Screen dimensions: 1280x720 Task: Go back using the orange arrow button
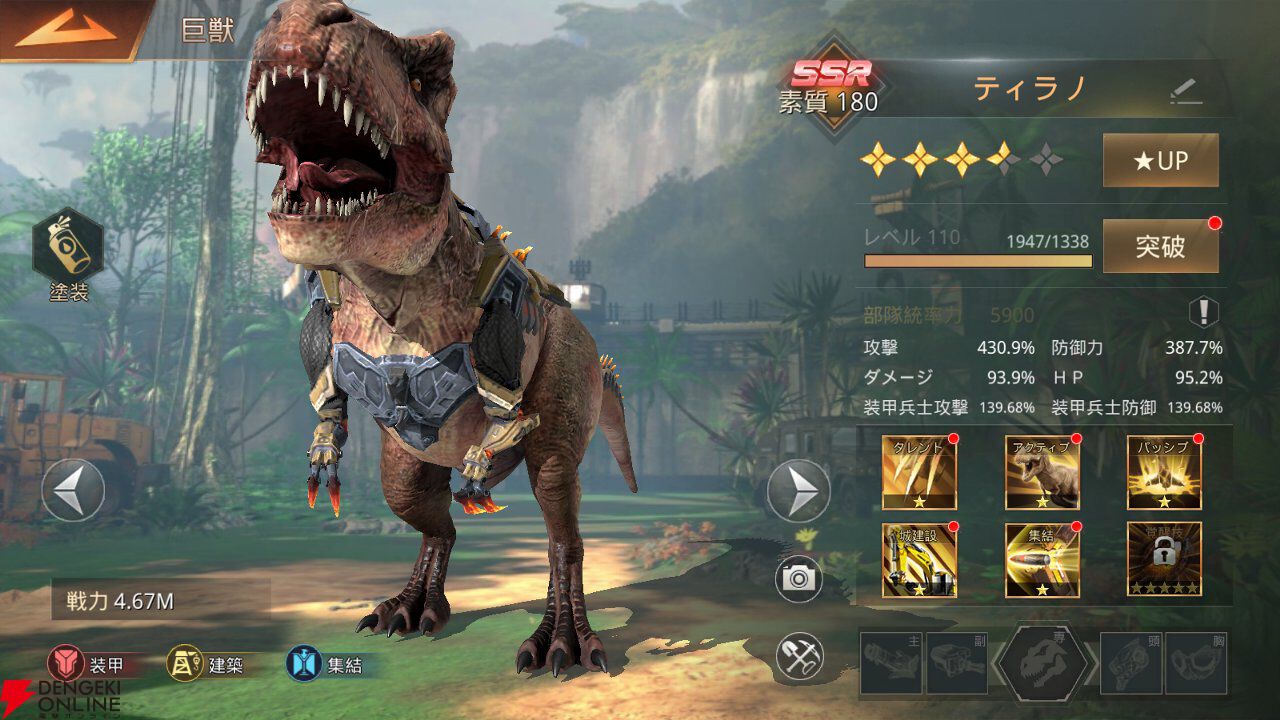(x=66, y=30)
